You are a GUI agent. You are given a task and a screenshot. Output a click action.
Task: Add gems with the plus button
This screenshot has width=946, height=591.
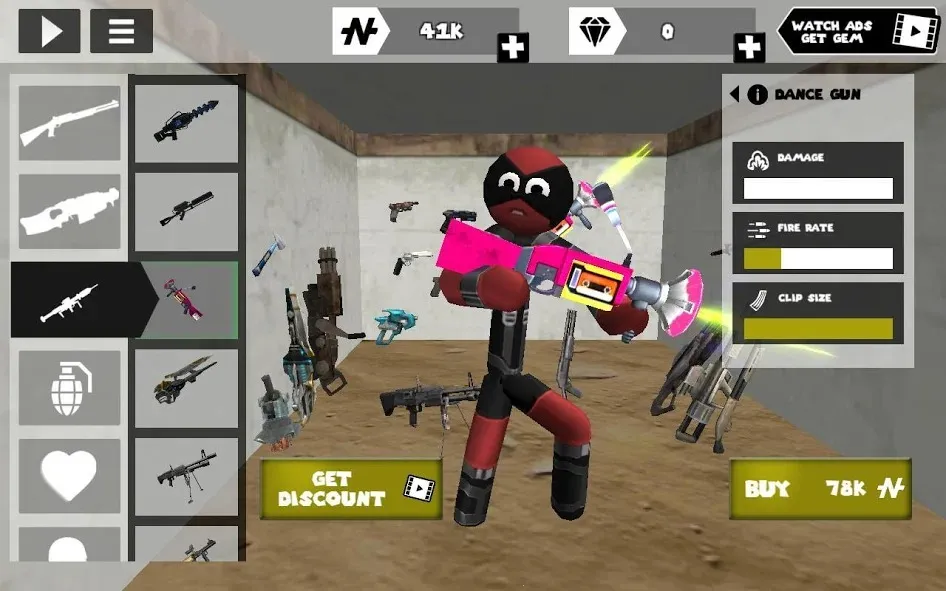point(749,47)
